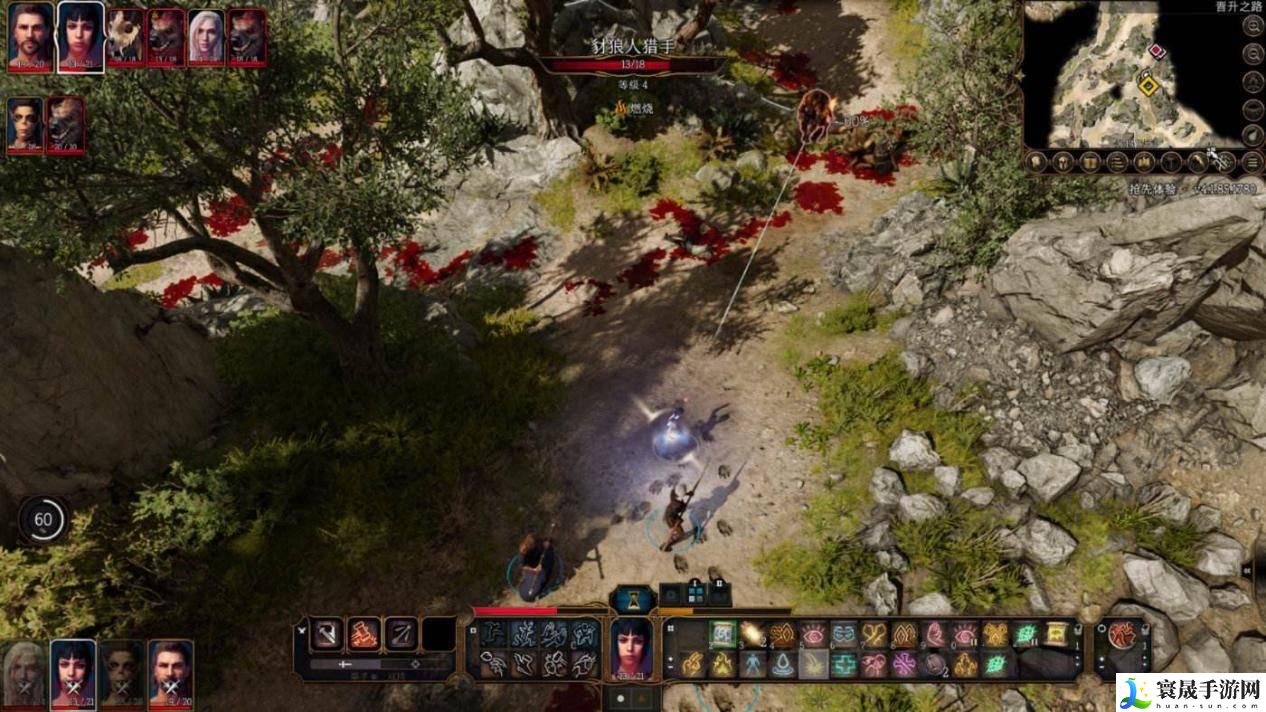The width and height of the screenshot is (1266, 712).
Task: Use the green-framed scroll hotbar slot
Action: pos(723,633)
